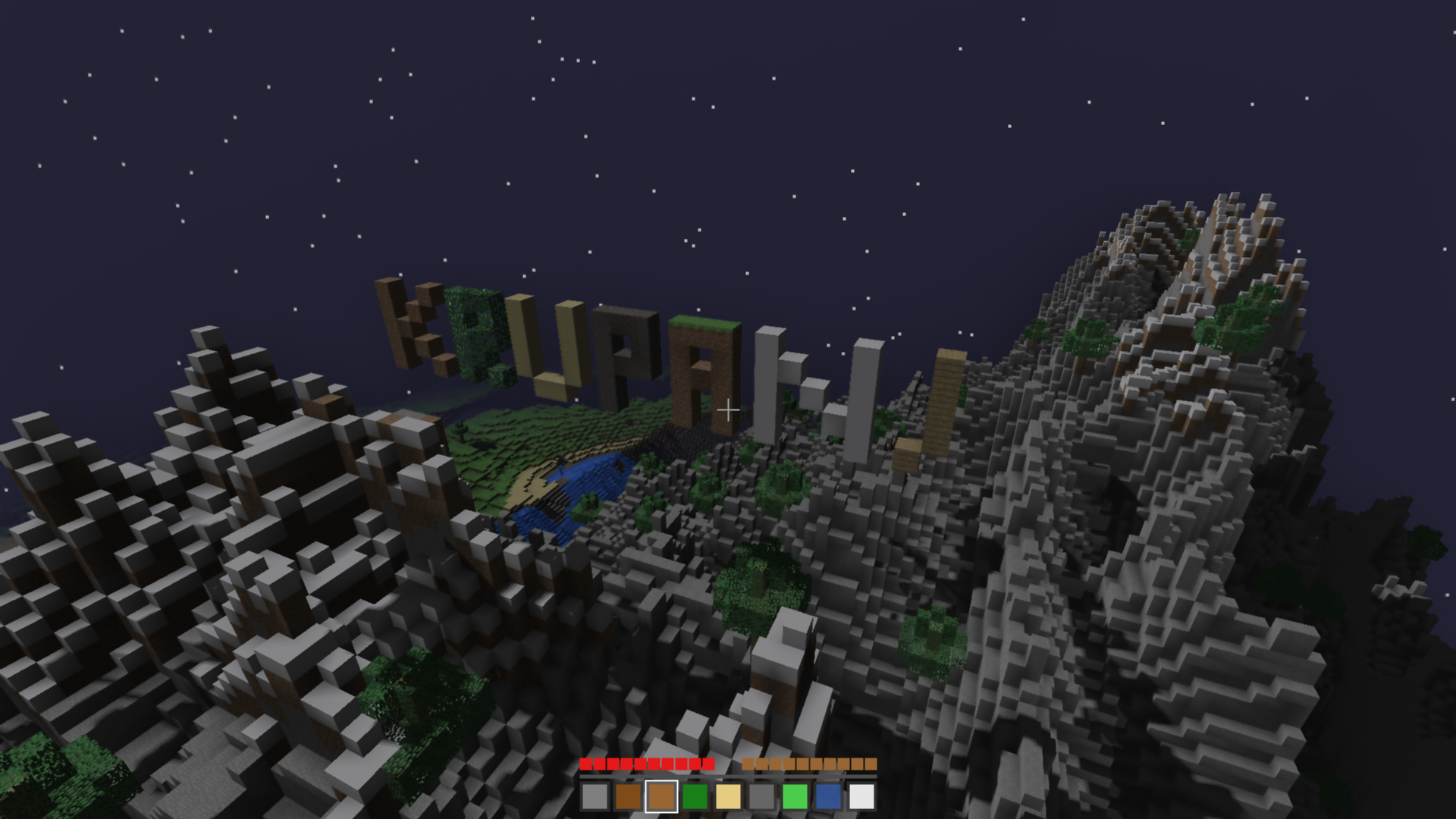The image size is (1456, 819).
Task: Choose the blue water block slot
Action: click(828, 797)
